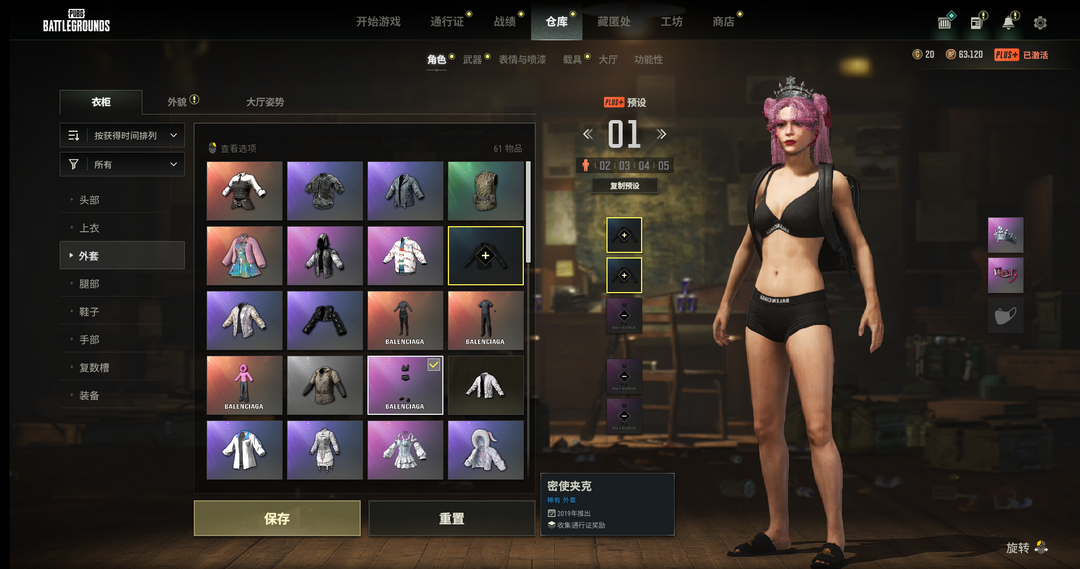Open the 通行证 pass menu

tap(446, 22)
